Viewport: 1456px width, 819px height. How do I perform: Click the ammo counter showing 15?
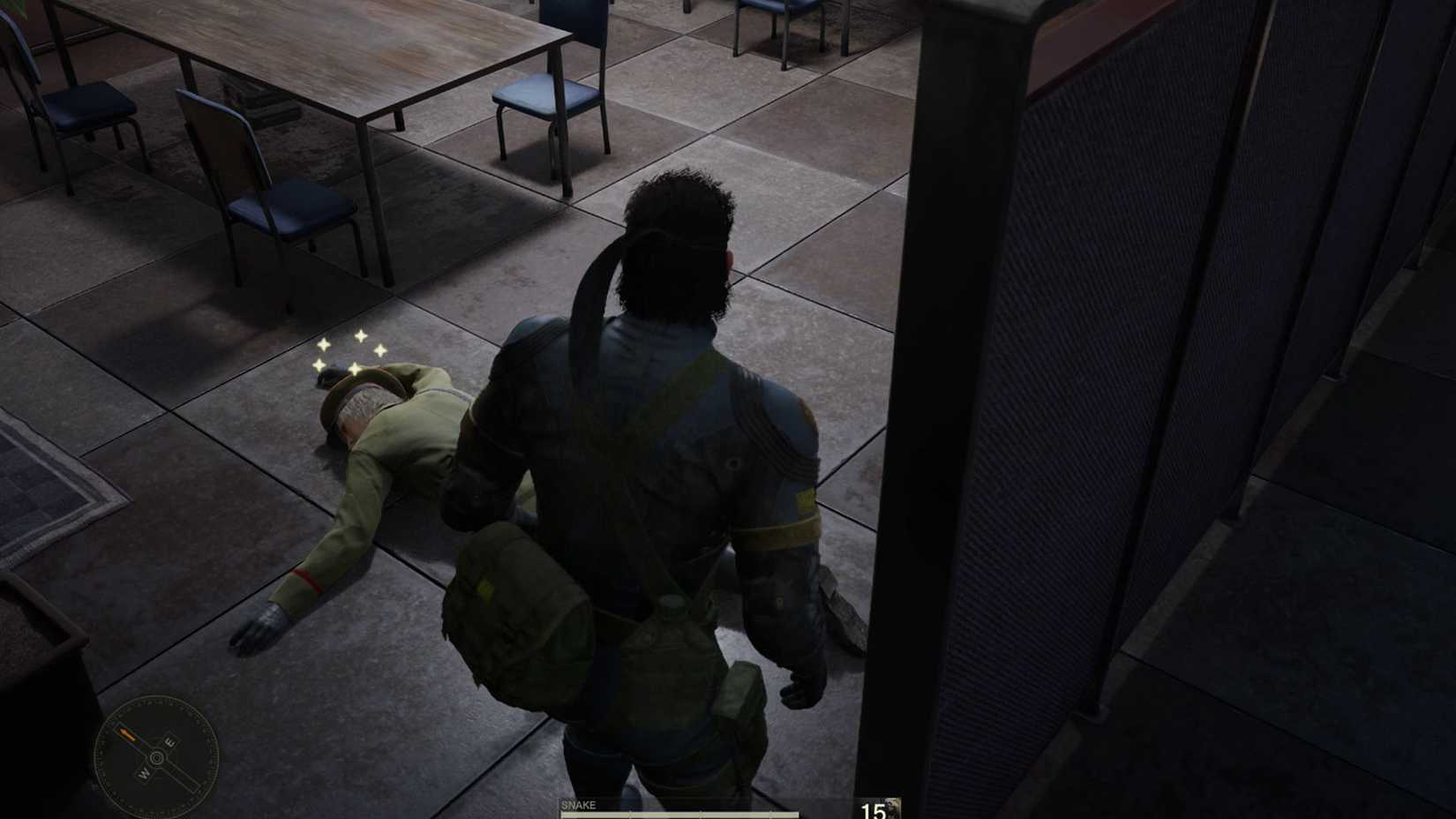pos(874,810)
